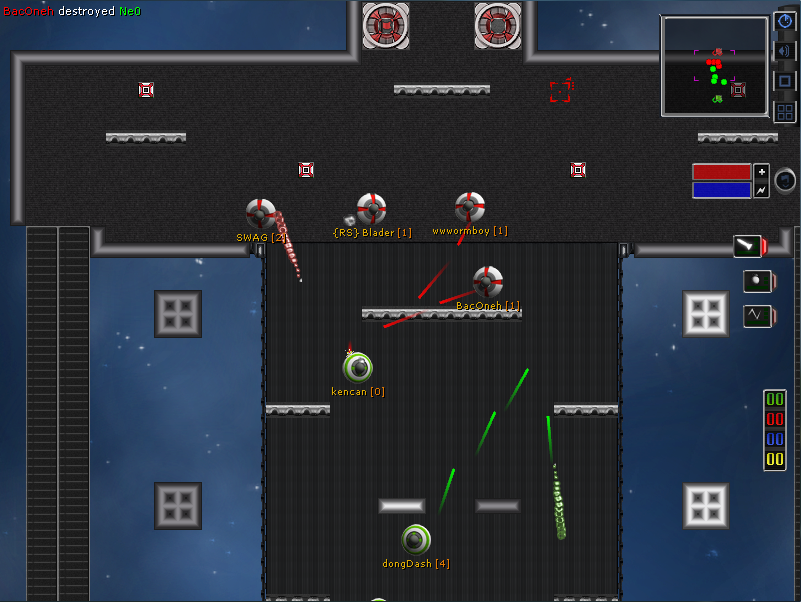Click the radar minimap
The height and width of the screenshot is (602, 801).
(x=714, y=65)
